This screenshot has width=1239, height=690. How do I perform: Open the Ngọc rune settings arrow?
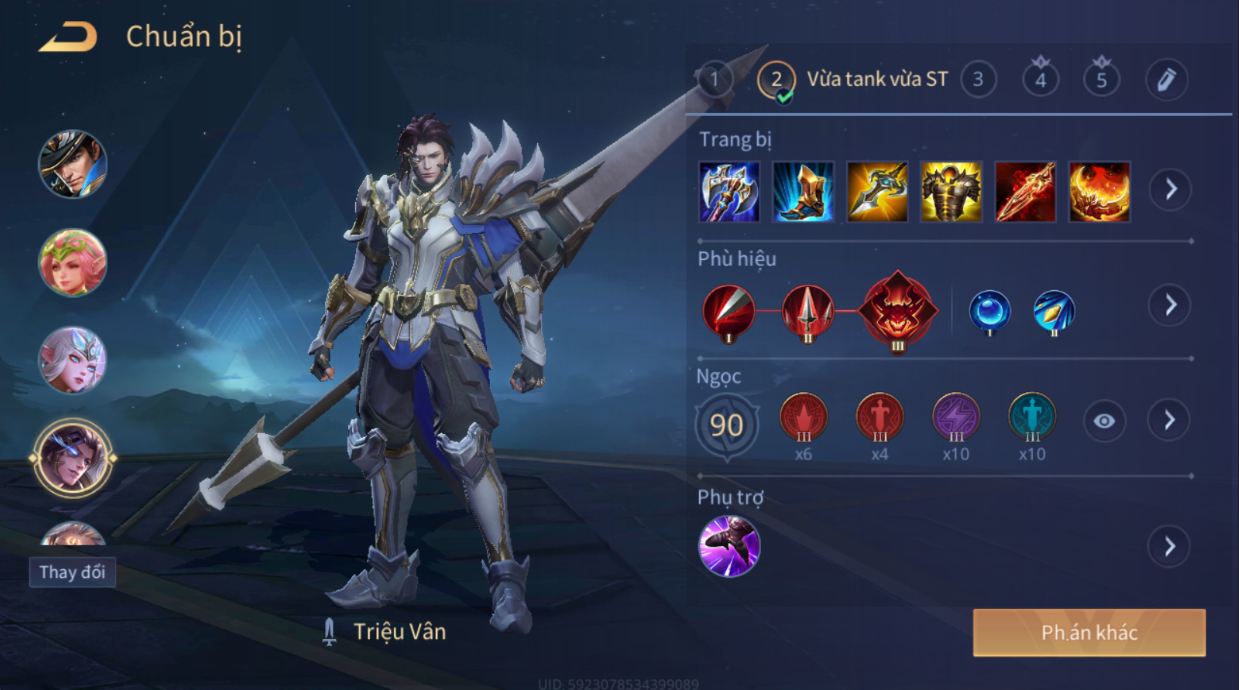[x=1170, y=421]
